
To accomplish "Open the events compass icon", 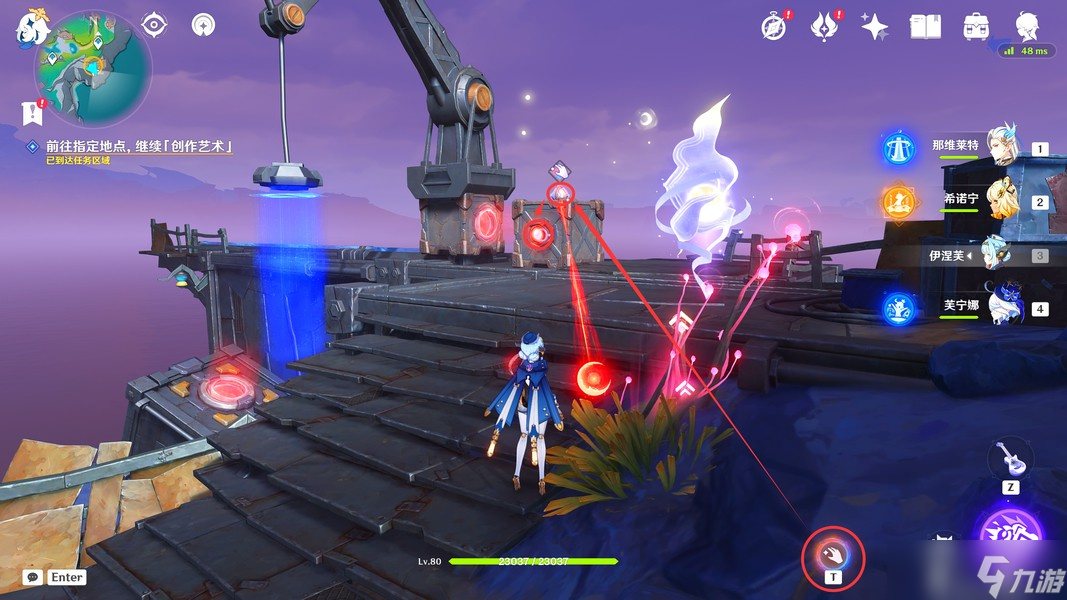I will [x=773, y=27].
